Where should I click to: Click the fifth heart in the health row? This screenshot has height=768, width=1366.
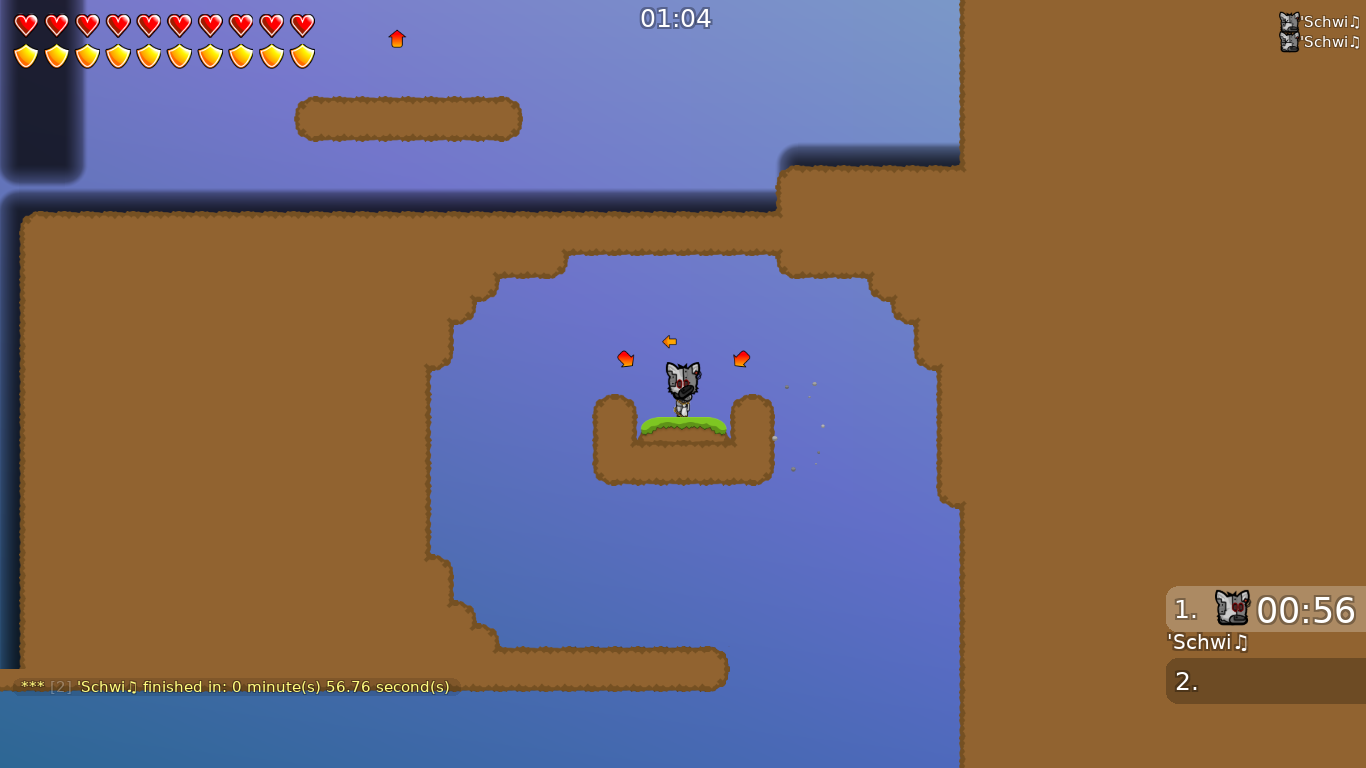tap(148, 25)
